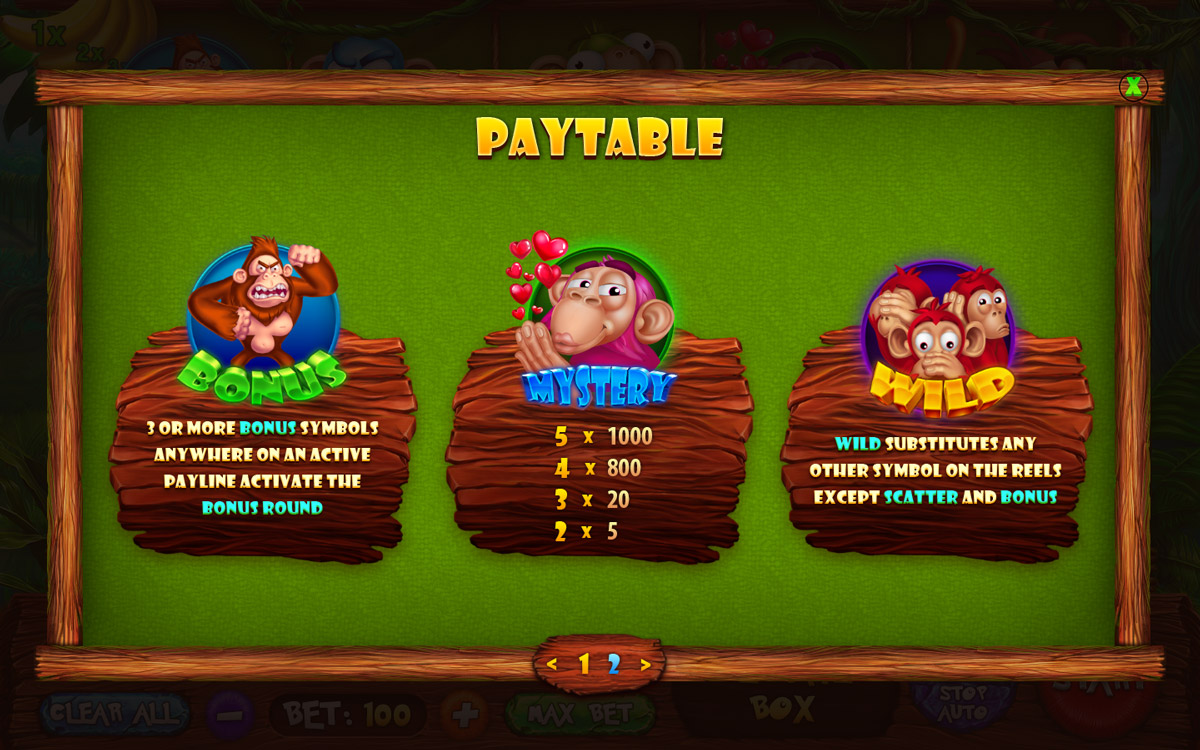1200x750 pixels.
Task: Close the paytable window
Action: (1133, 87)
